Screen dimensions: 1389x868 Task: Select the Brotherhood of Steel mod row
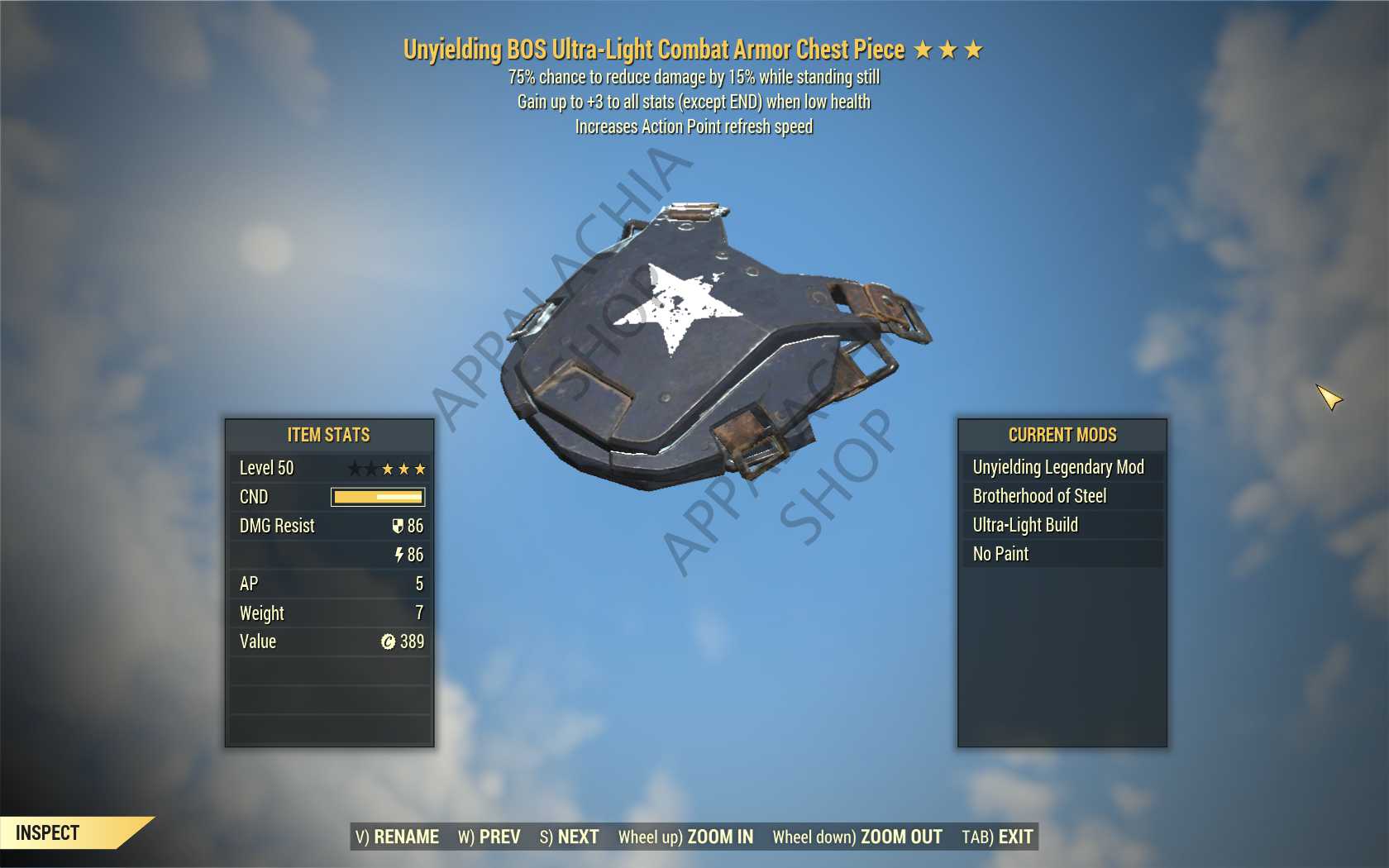tap(1061, 496)
